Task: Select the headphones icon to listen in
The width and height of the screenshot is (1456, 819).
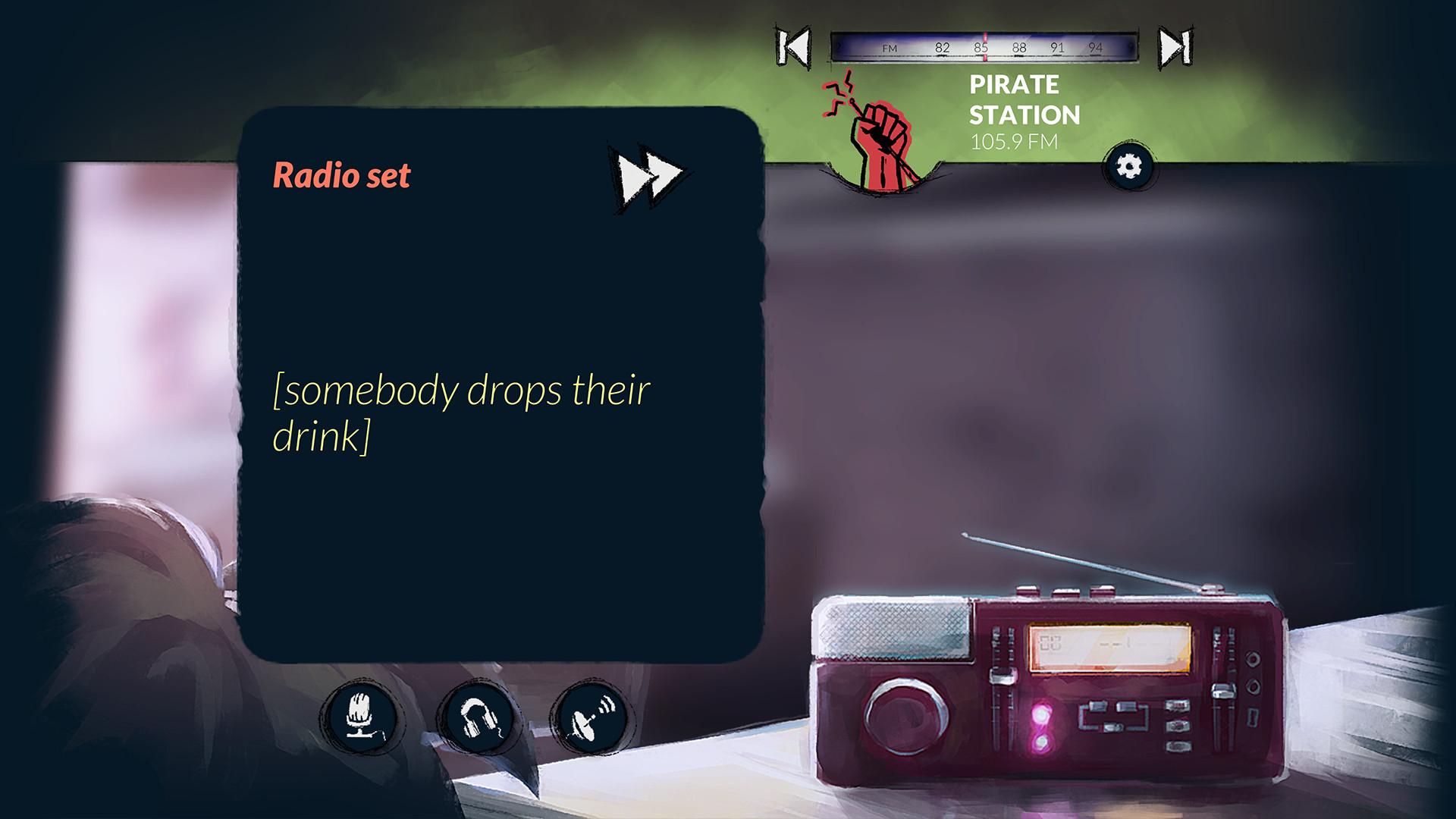Action: (x=479, y=715)
